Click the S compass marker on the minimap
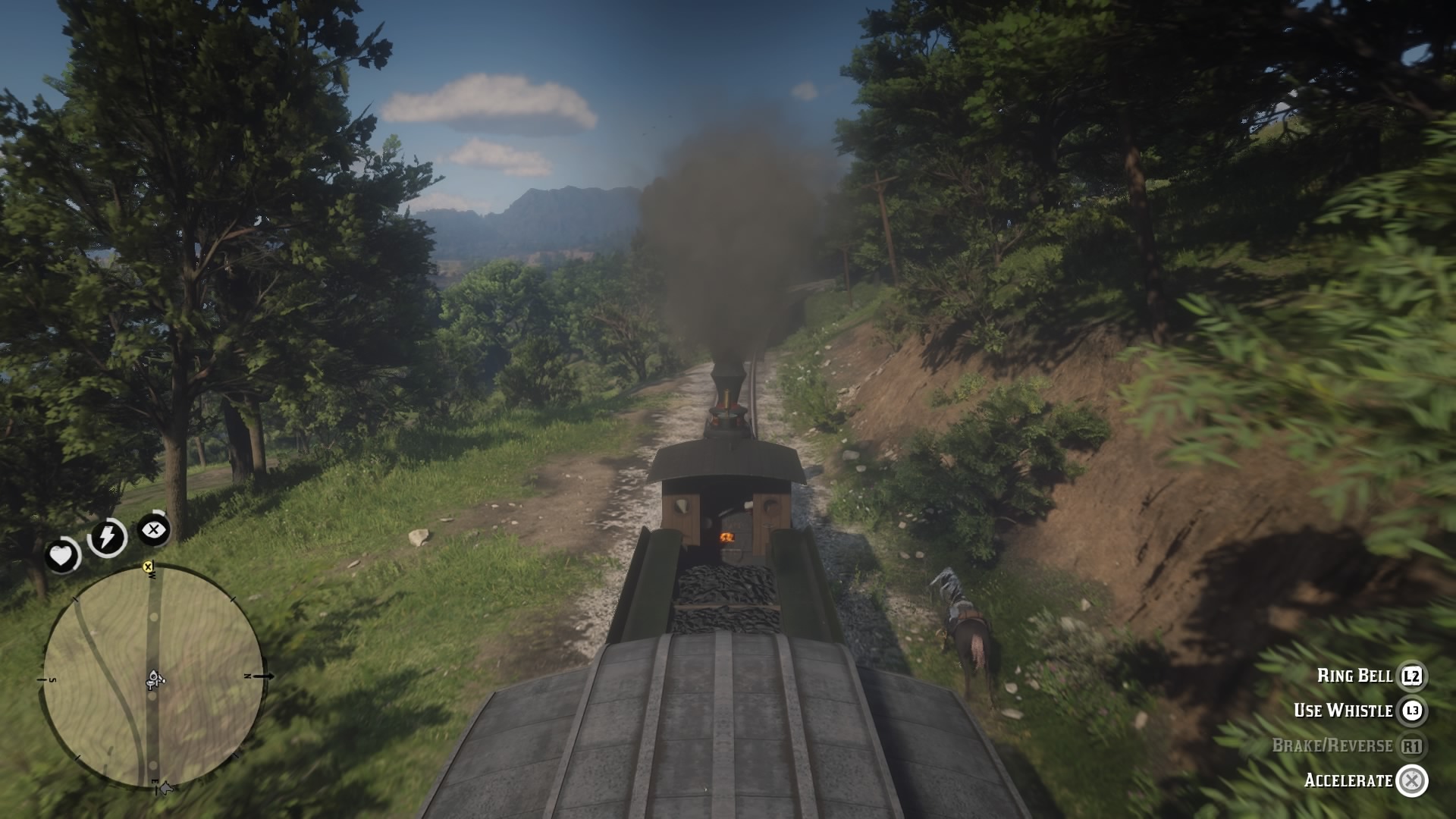This screenshot has width=1456, height=819. pos(53,680)
